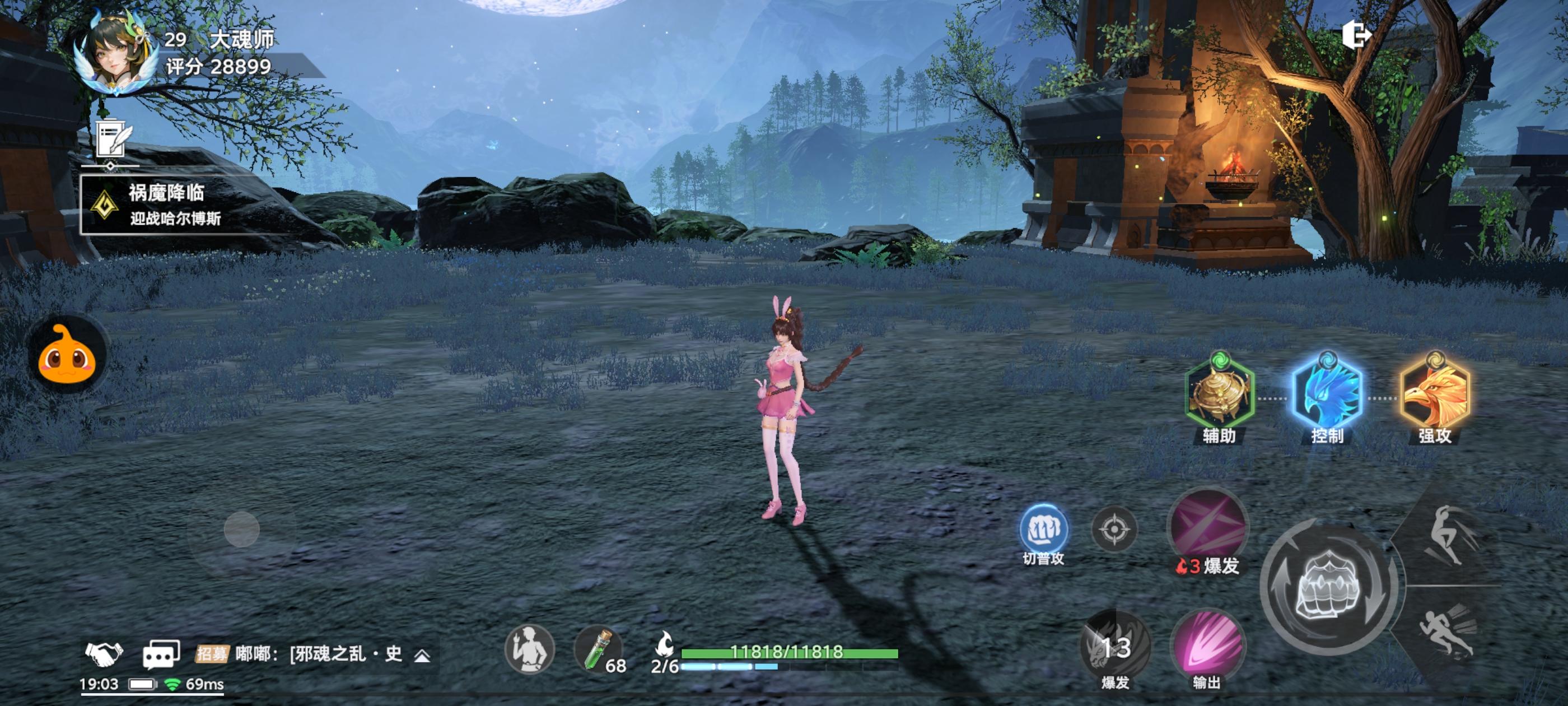
Task: Open the handshake social icon
Action: point(104,654)
